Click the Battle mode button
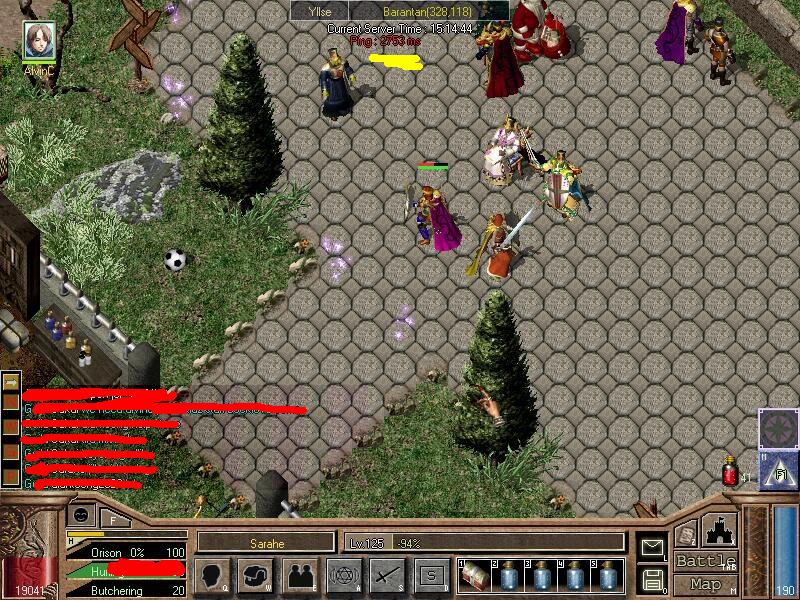The height and width of the screenshot is (600, 800). 706,561
